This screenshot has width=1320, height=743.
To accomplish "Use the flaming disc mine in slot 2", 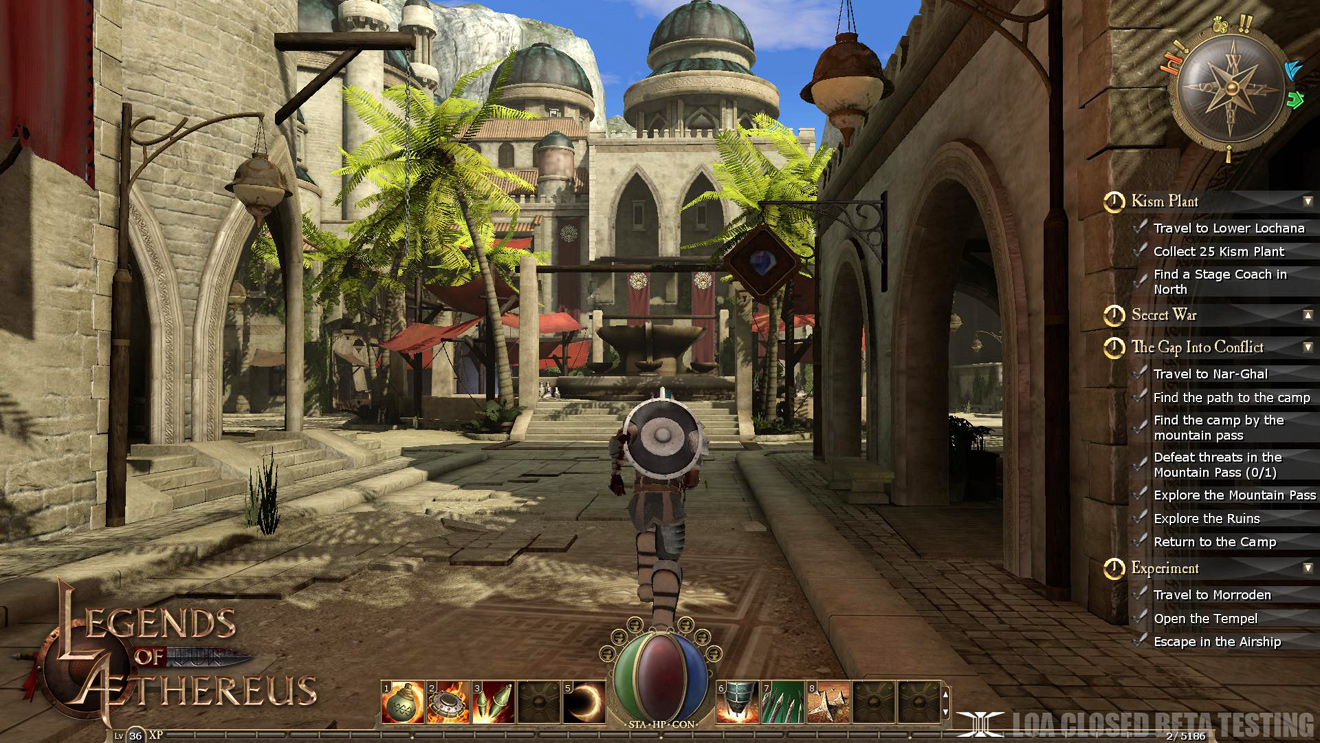I will point(448,702).
